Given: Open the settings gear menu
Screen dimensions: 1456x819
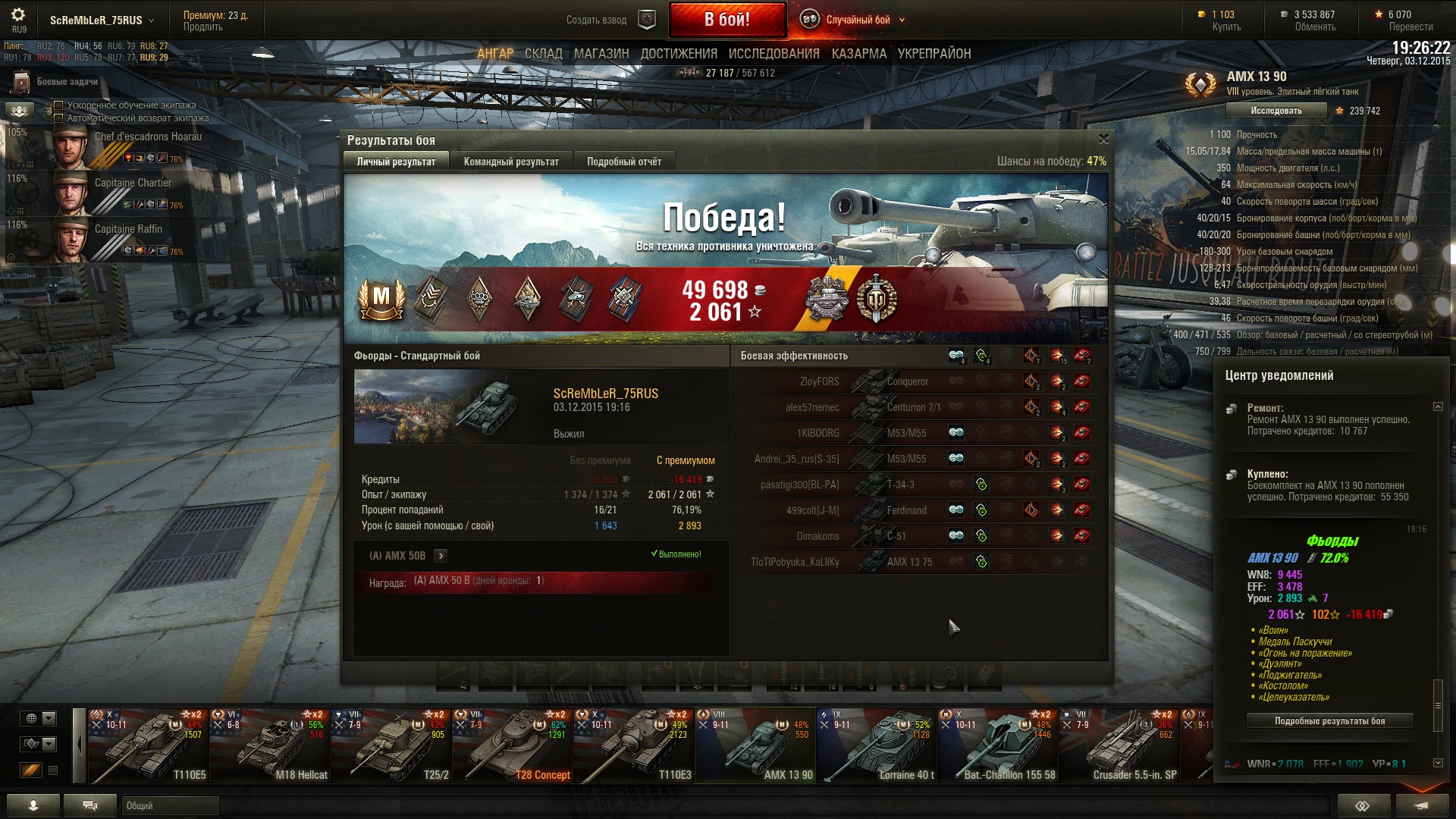Looking at the screenshot, I should point(18,15).
